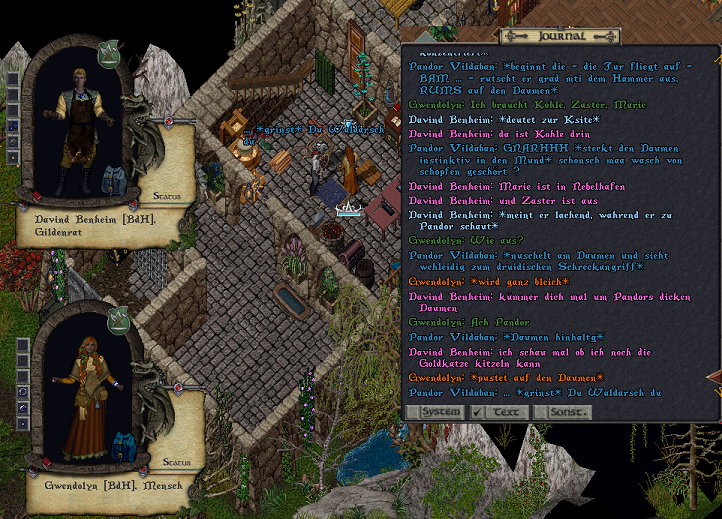722x519 pixels.
Task: Open Gwendolyn's Status from her paperdoll
Action: click(x=178, y=462)
